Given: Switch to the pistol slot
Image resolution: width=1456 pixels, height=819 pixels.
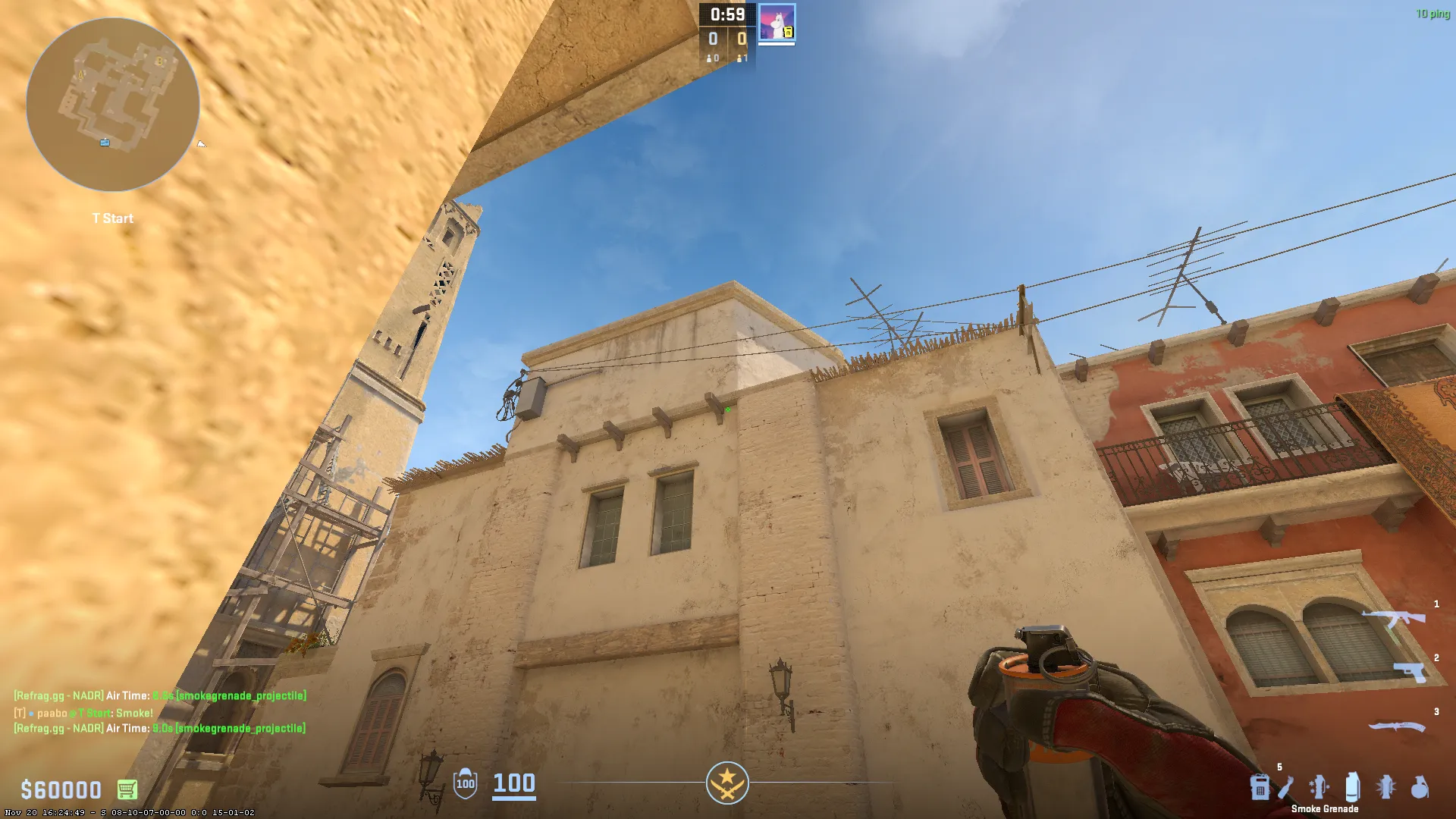Looking at the screenshot, I should pyautogui.click(x=1409, y=671).
